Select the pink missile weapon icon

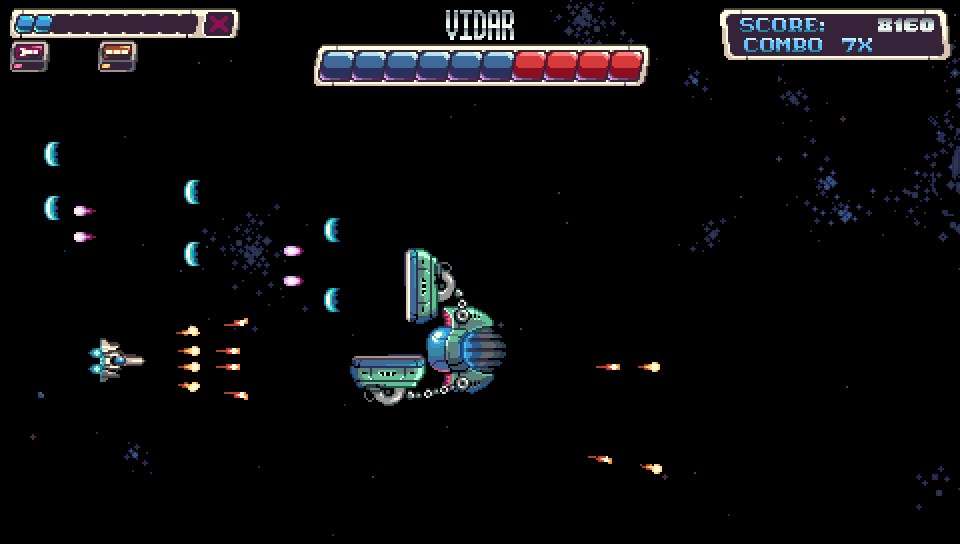click(29, 56)
